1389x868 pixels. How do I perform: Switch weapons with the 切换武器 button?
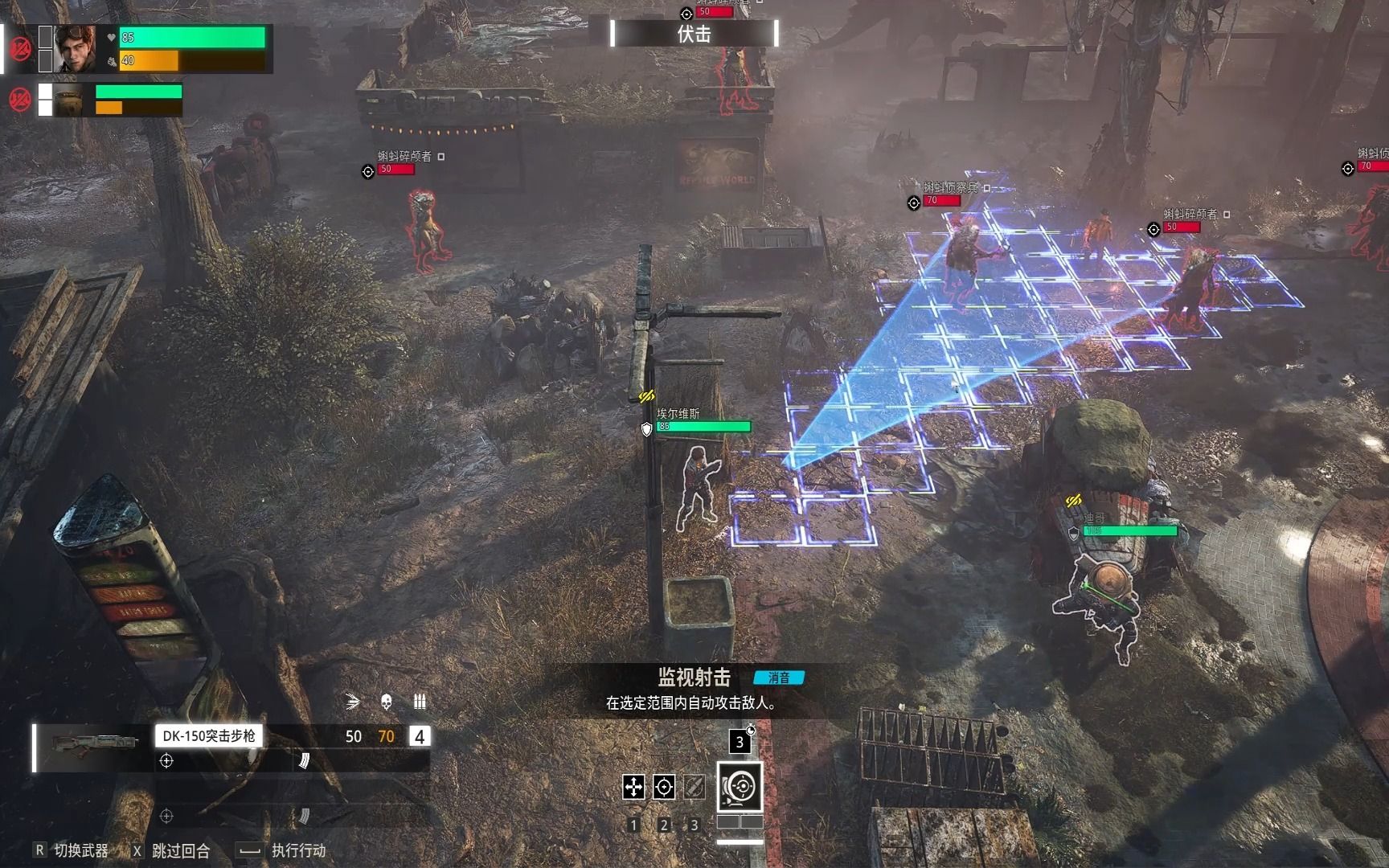[72, 850]
